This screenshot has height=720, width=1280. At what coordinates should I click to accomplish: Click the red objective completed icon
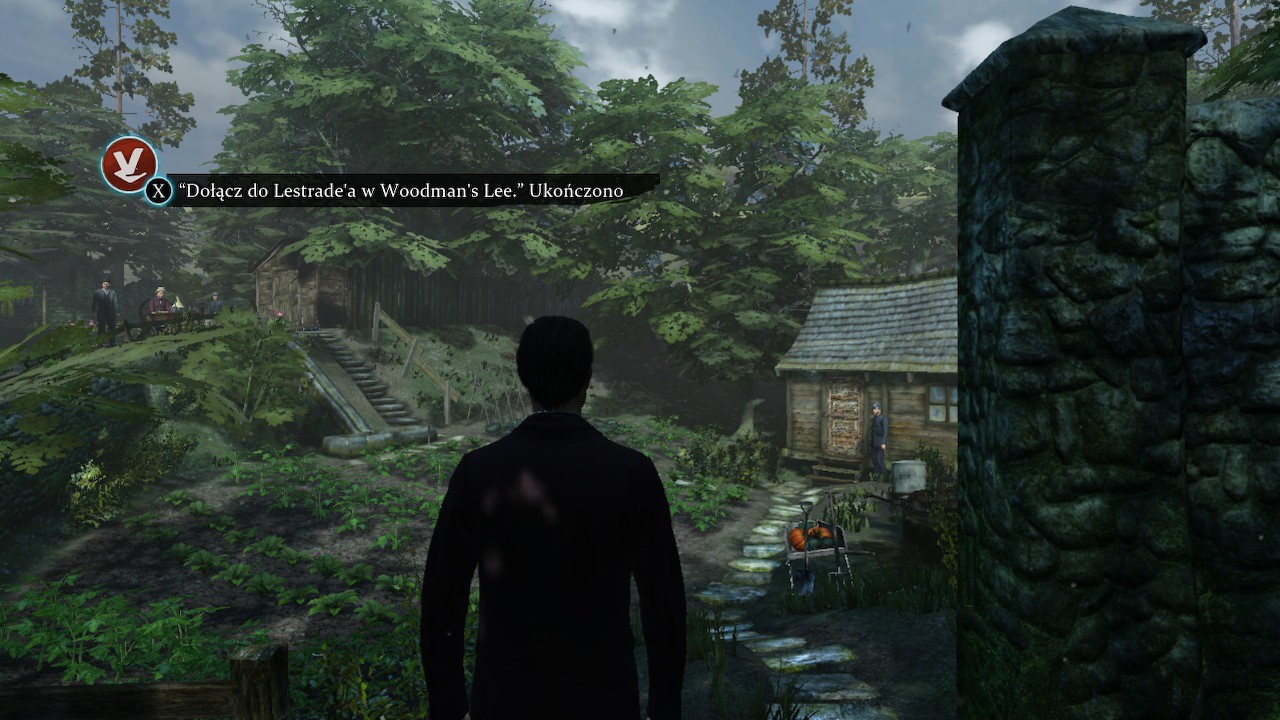[129, 163]
